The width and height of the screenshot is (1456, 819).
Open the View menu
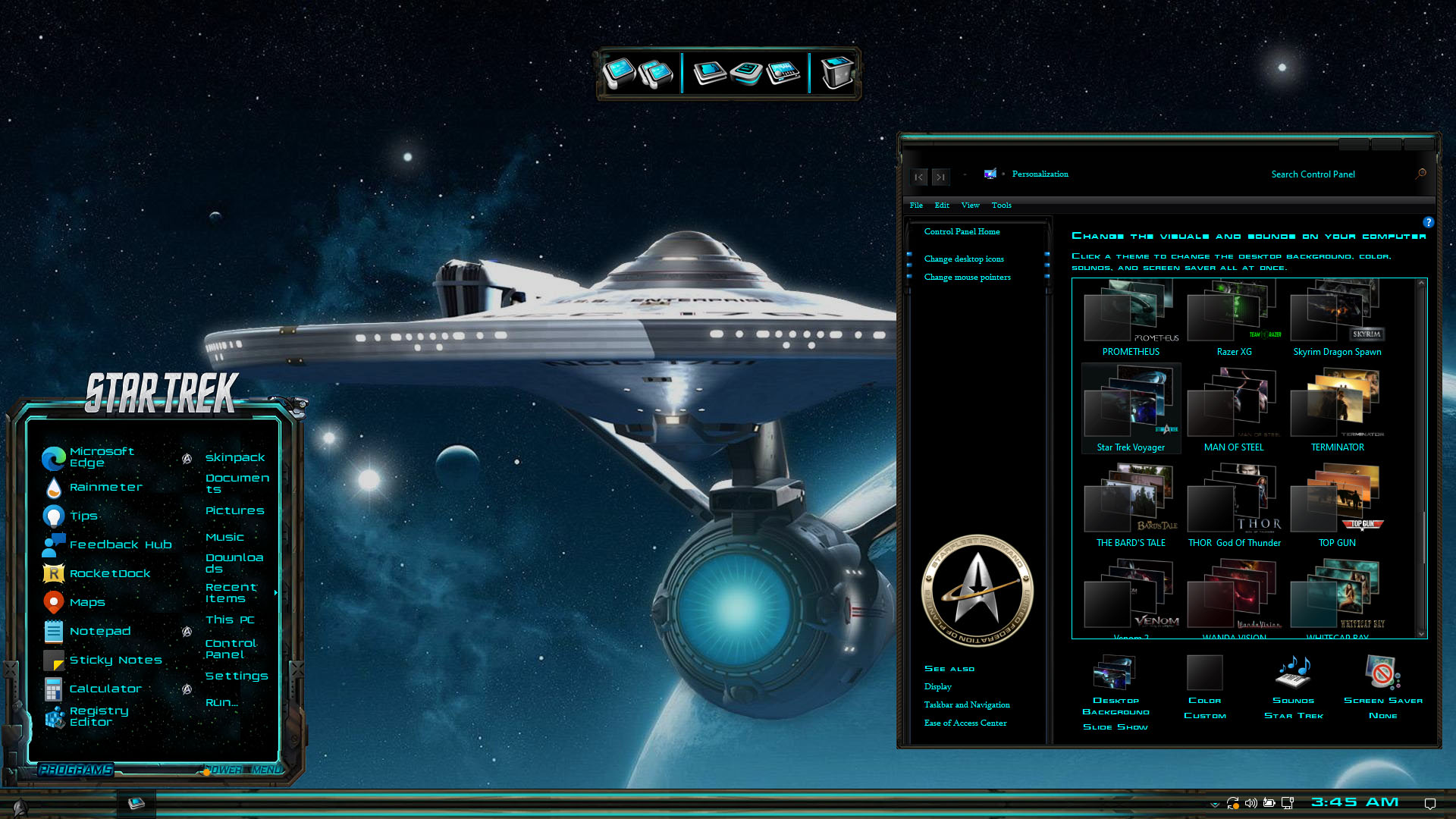[970, 206]
